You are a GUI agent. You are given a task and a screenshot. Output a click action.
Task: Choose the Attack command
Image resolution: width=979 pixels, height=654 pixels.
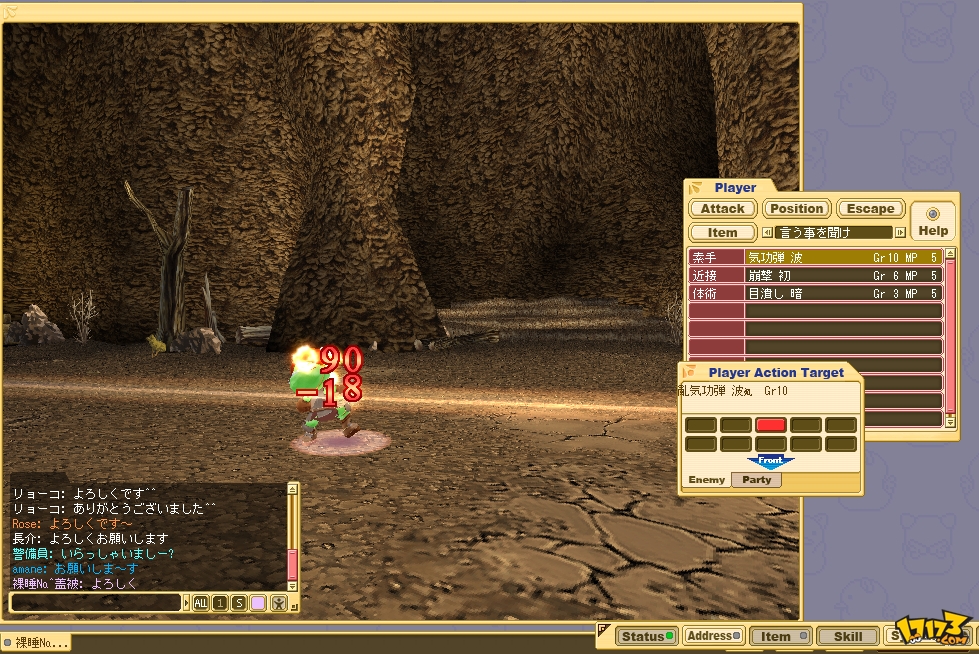point(722,209)
